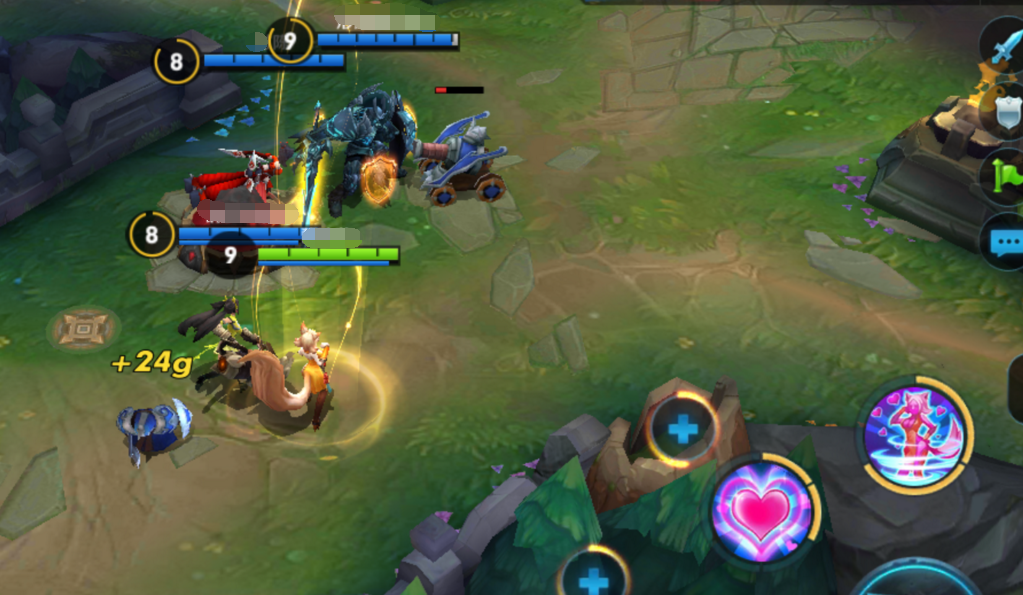This screenshot has height=595, width=1023.
Task: Open the chat speech bubble
Action: click(1004, 241)
